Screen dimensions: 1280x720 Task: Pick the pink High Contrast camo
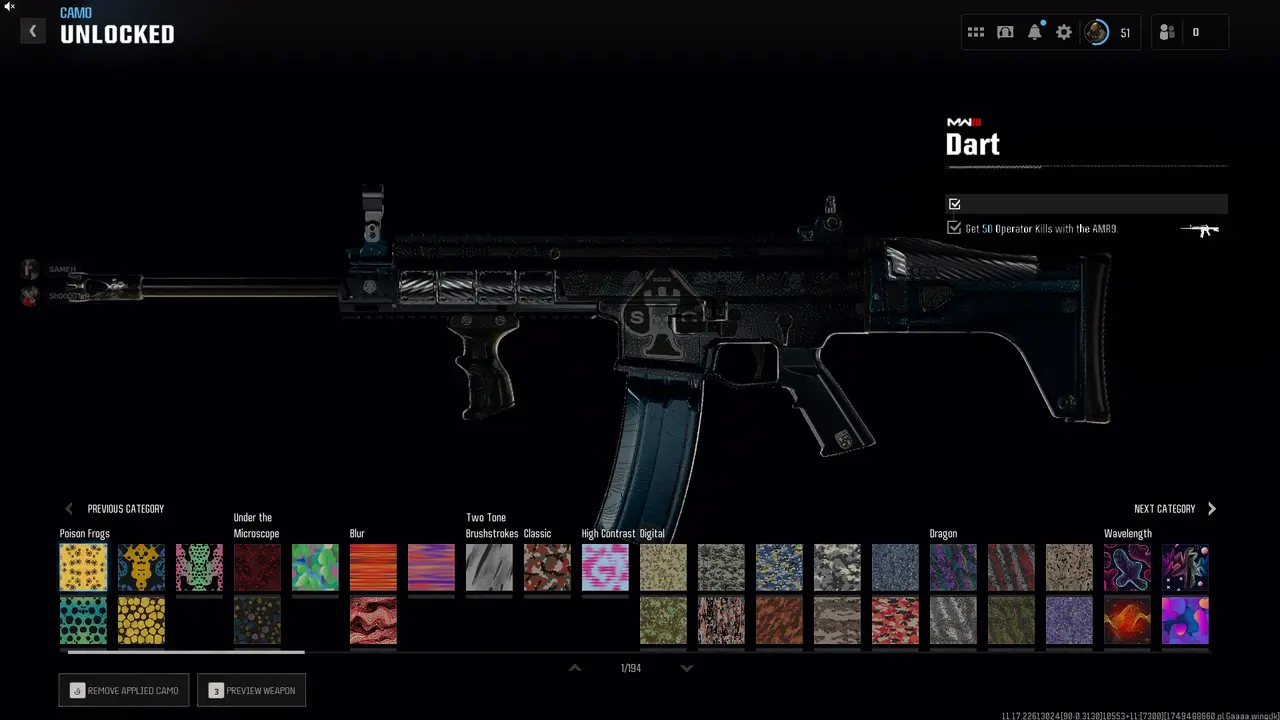[x=605, y=567]
